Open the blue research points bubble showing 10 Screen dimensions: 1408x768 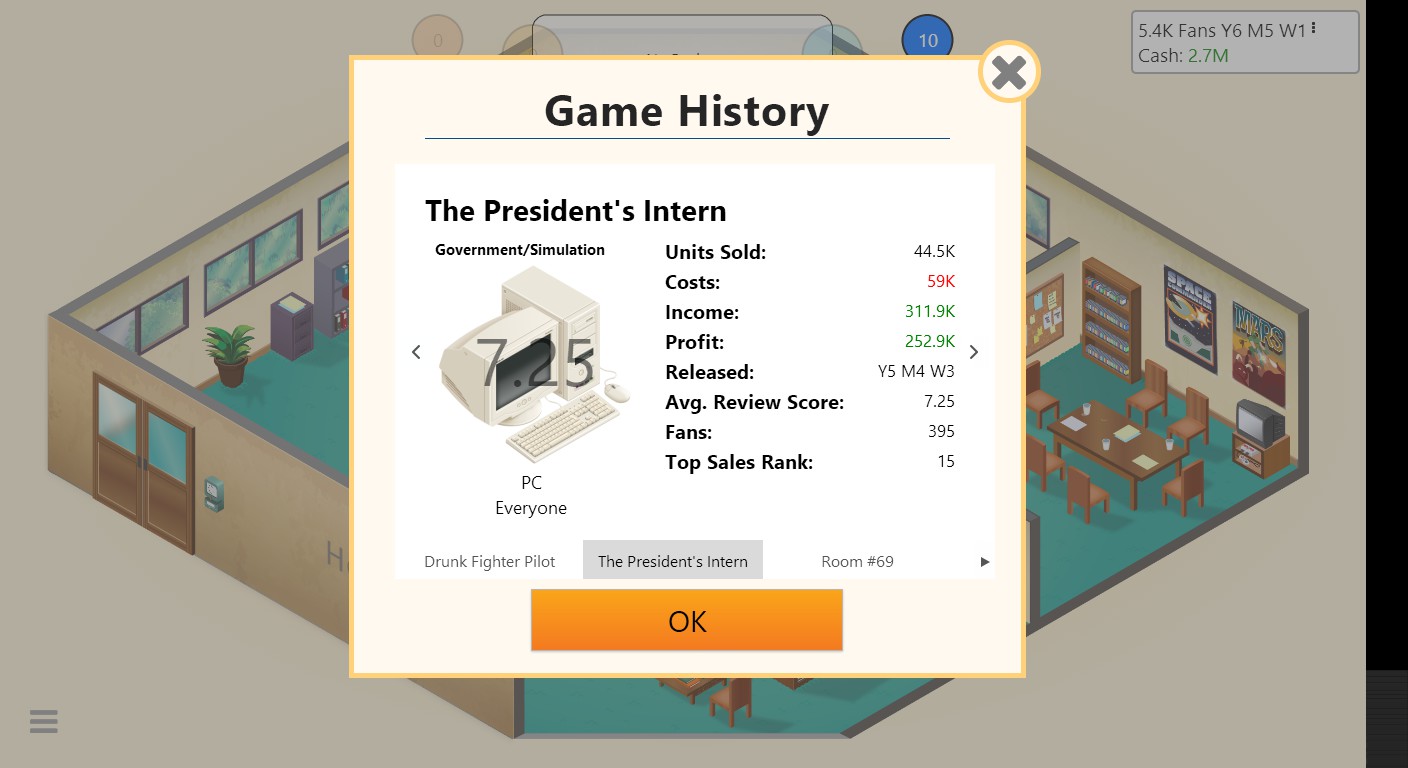(x=927, y=39)
